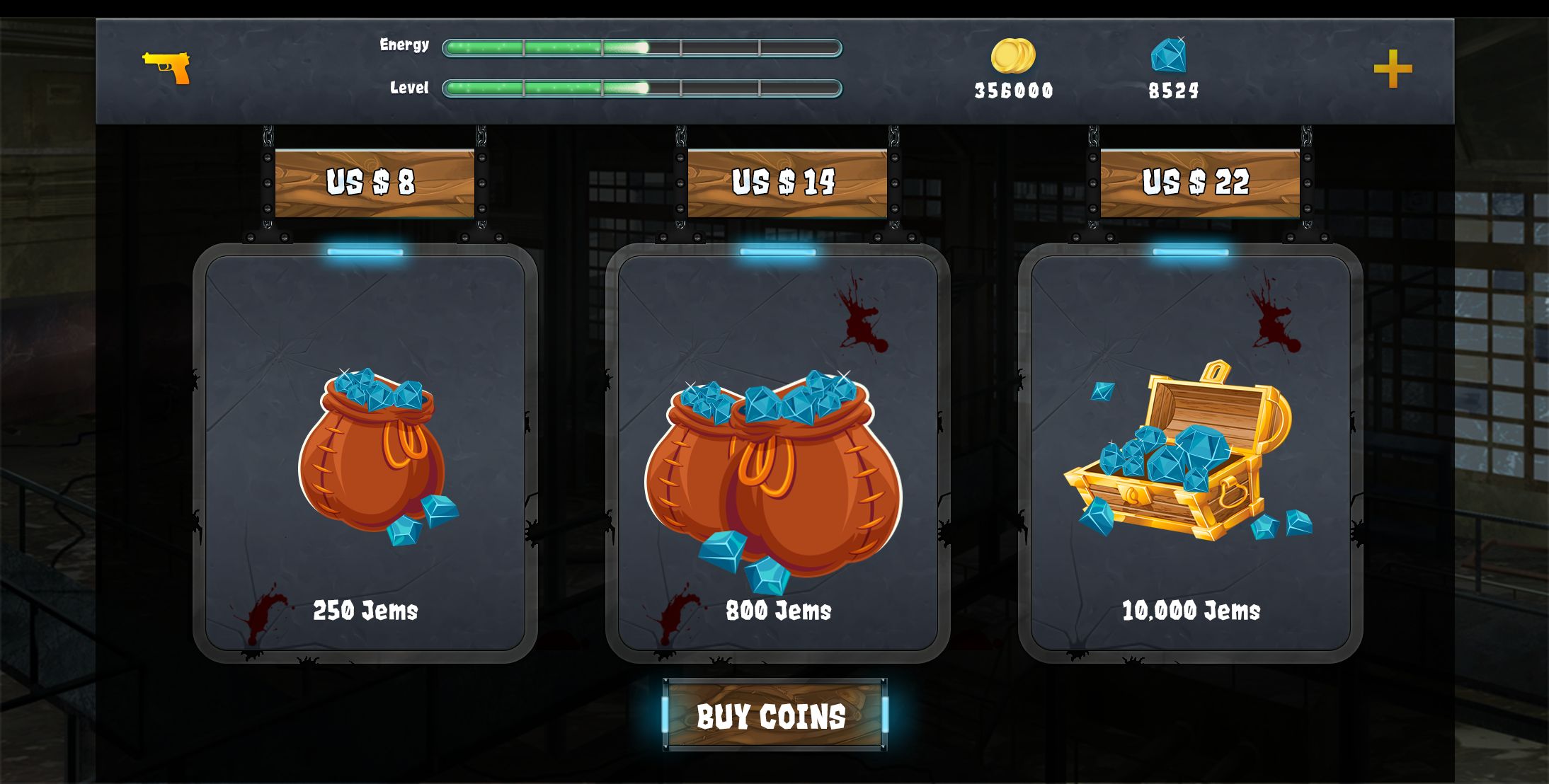Open the yellow pistol weapon icon

click(167, 68)
